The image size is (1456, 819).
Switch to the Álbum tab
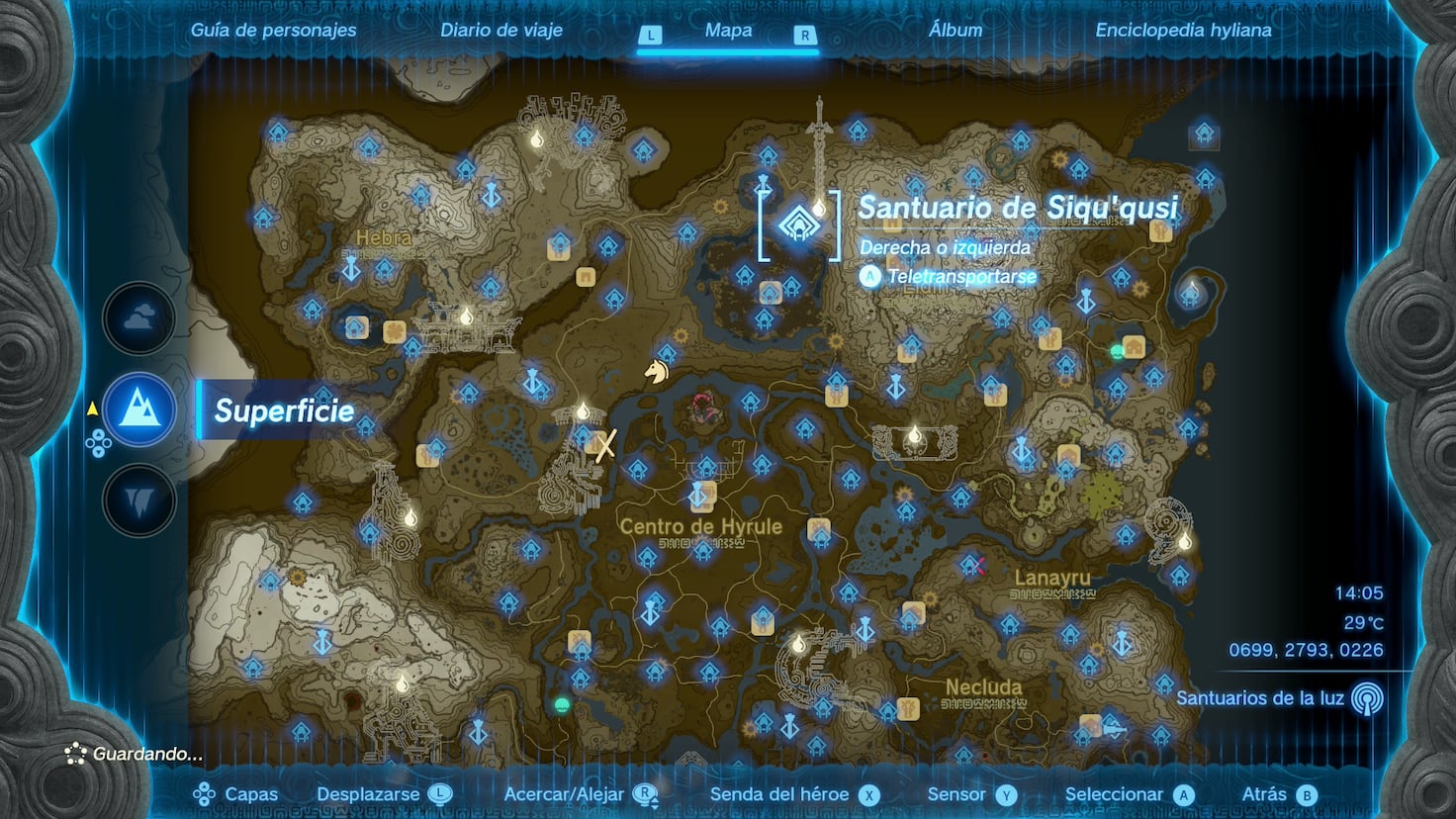point(955,30)
